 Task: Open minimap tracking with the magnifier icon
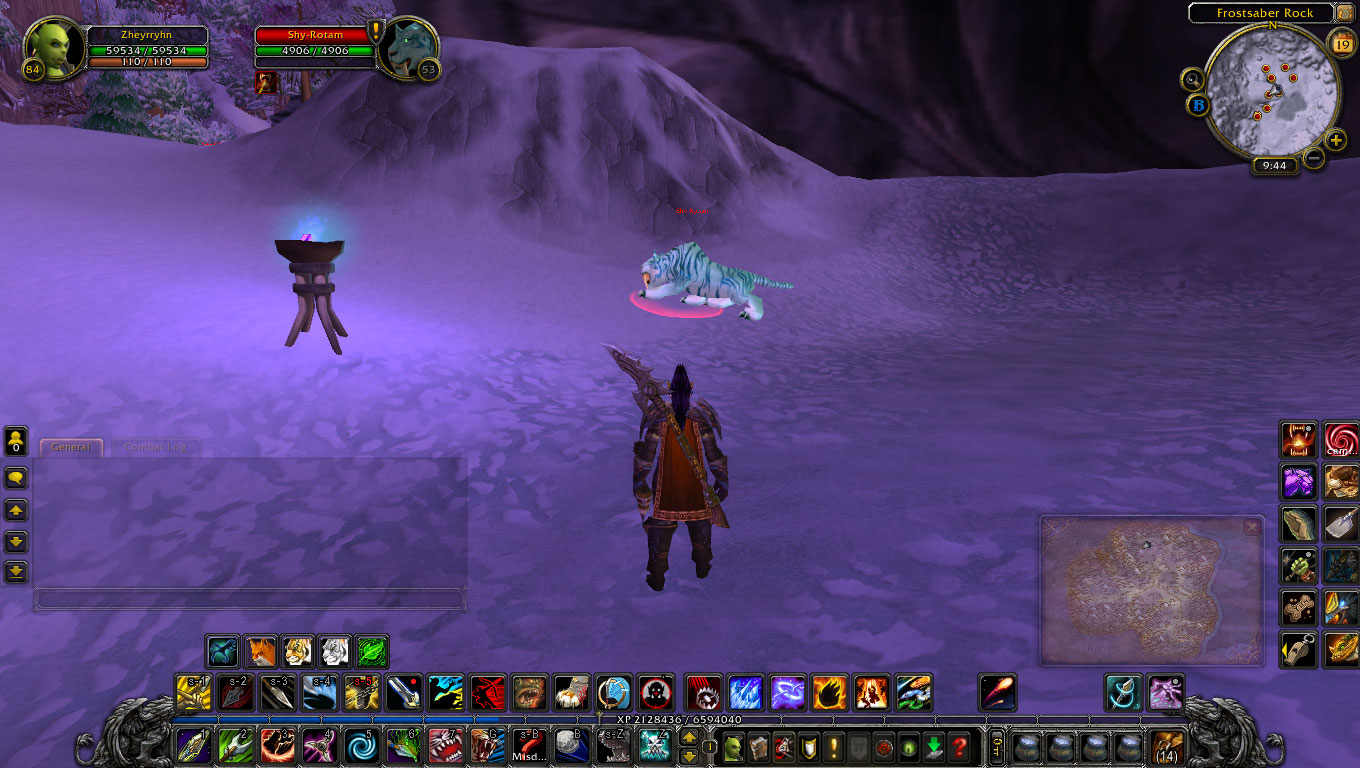point(1191,80)
